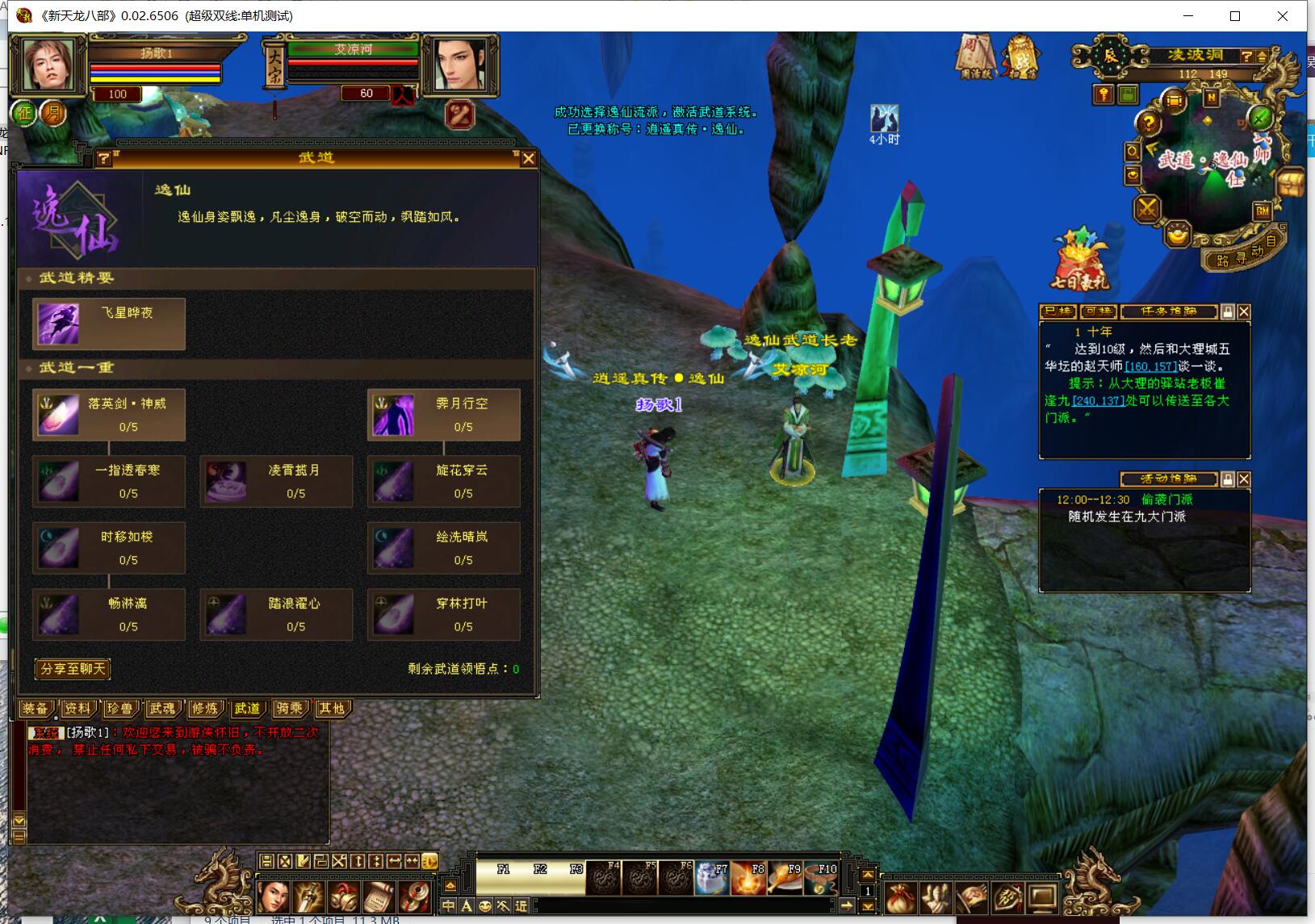1315x924 pixels.
Task: Select the 霁月行空 skill node
Action: pyautogui.click(x=444, y=415)
